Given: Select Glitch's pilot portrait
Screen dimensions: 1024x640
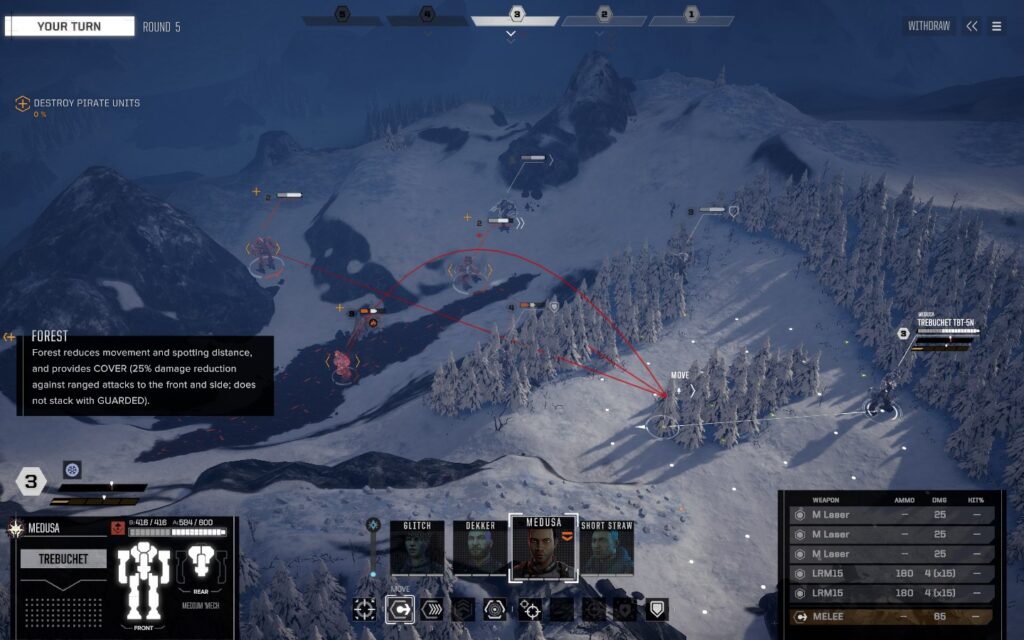Looking at the screenshot, I should (x=417, y=548).
